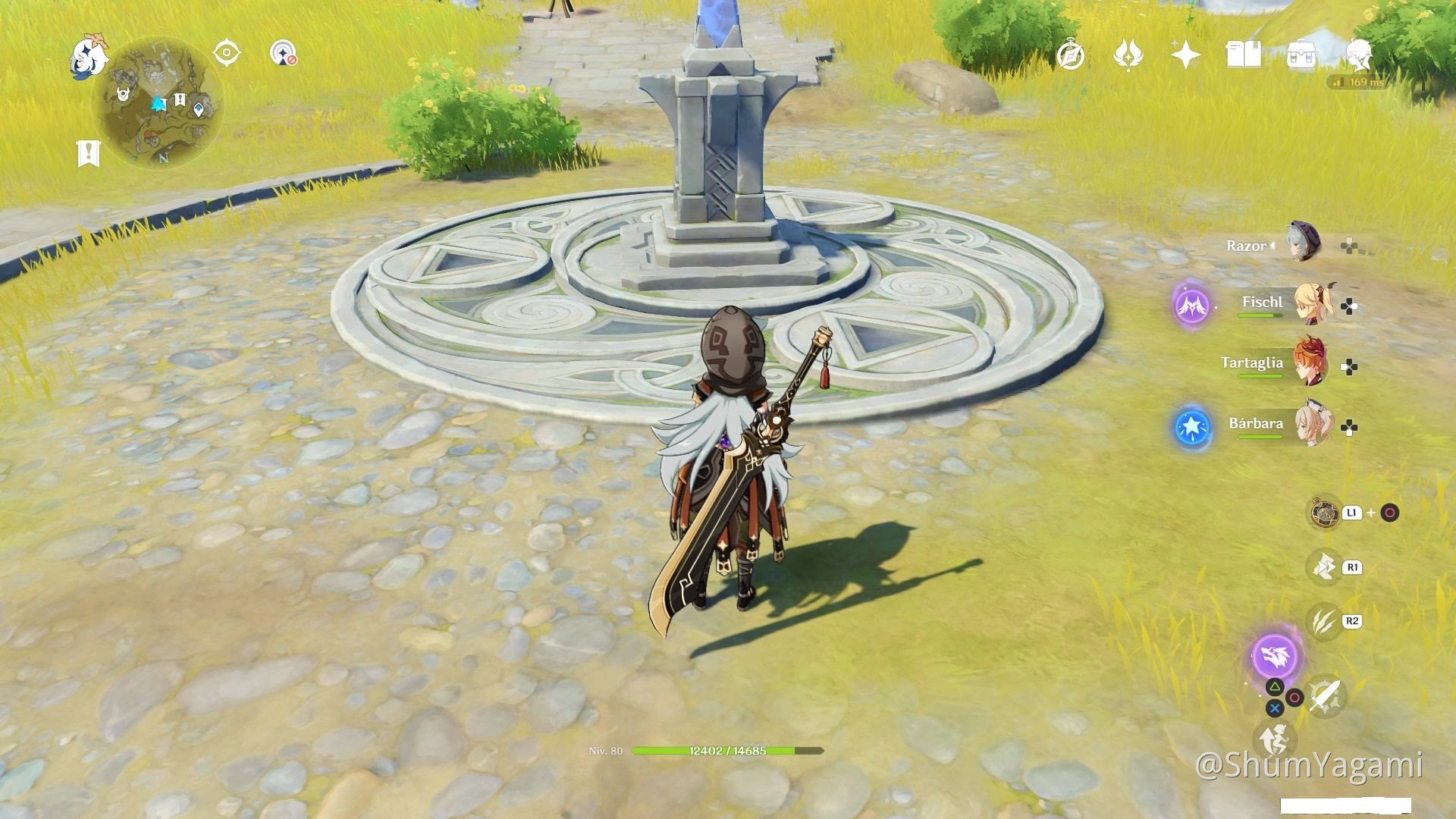Open the compass events icon

click(1070, 55)
